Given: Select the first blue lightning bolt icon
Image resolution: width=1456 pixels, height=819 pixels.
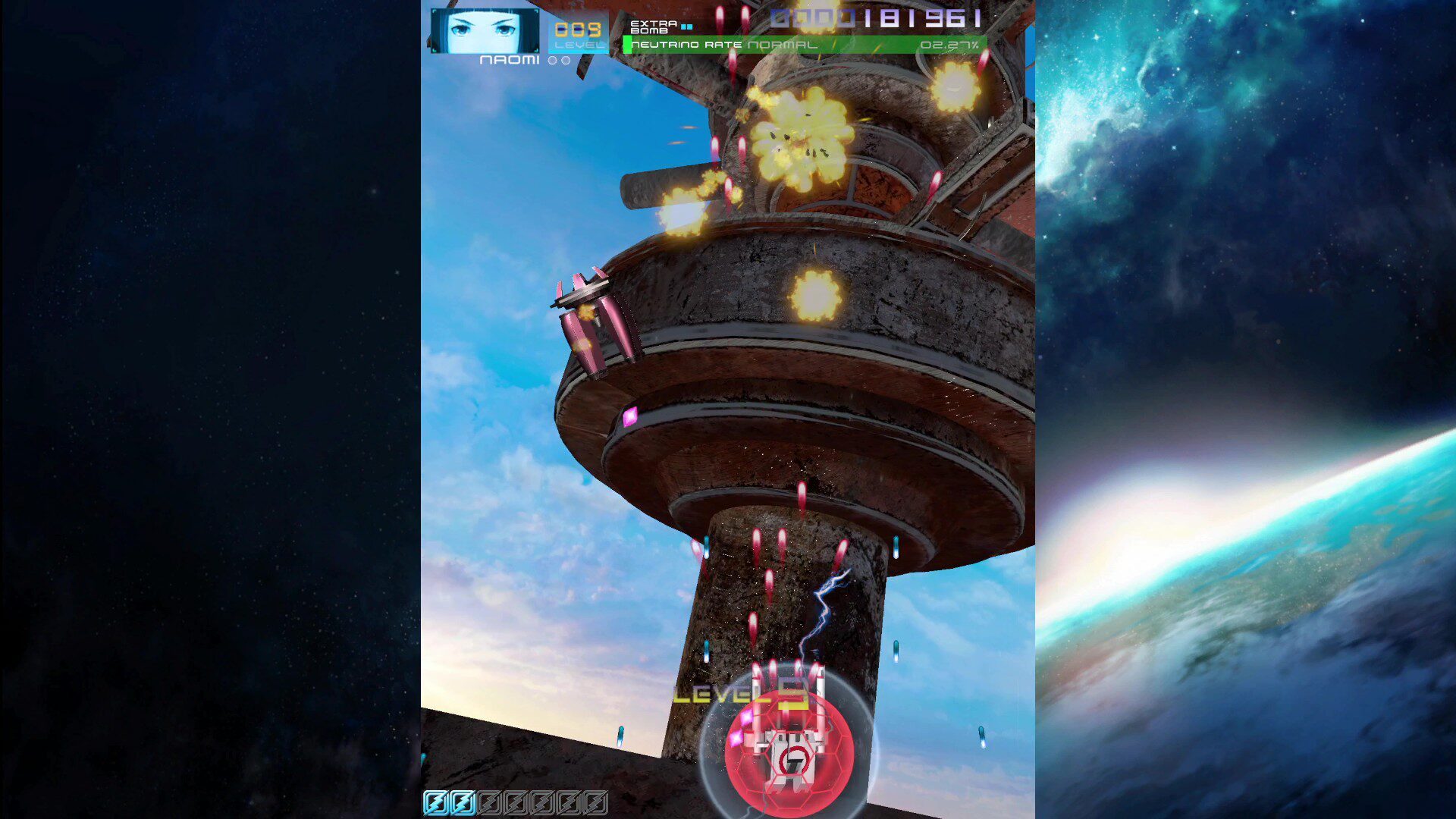Looking at the screenshot, I should click(438, 802).
